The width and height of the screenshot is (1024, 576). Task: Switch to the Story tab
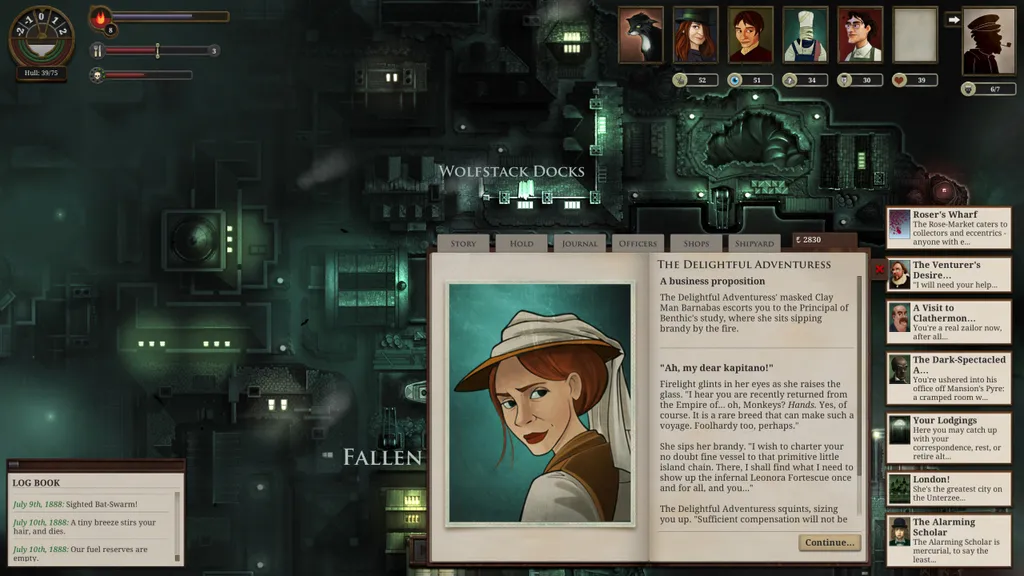pyautogui.click(x=463, y=243)
